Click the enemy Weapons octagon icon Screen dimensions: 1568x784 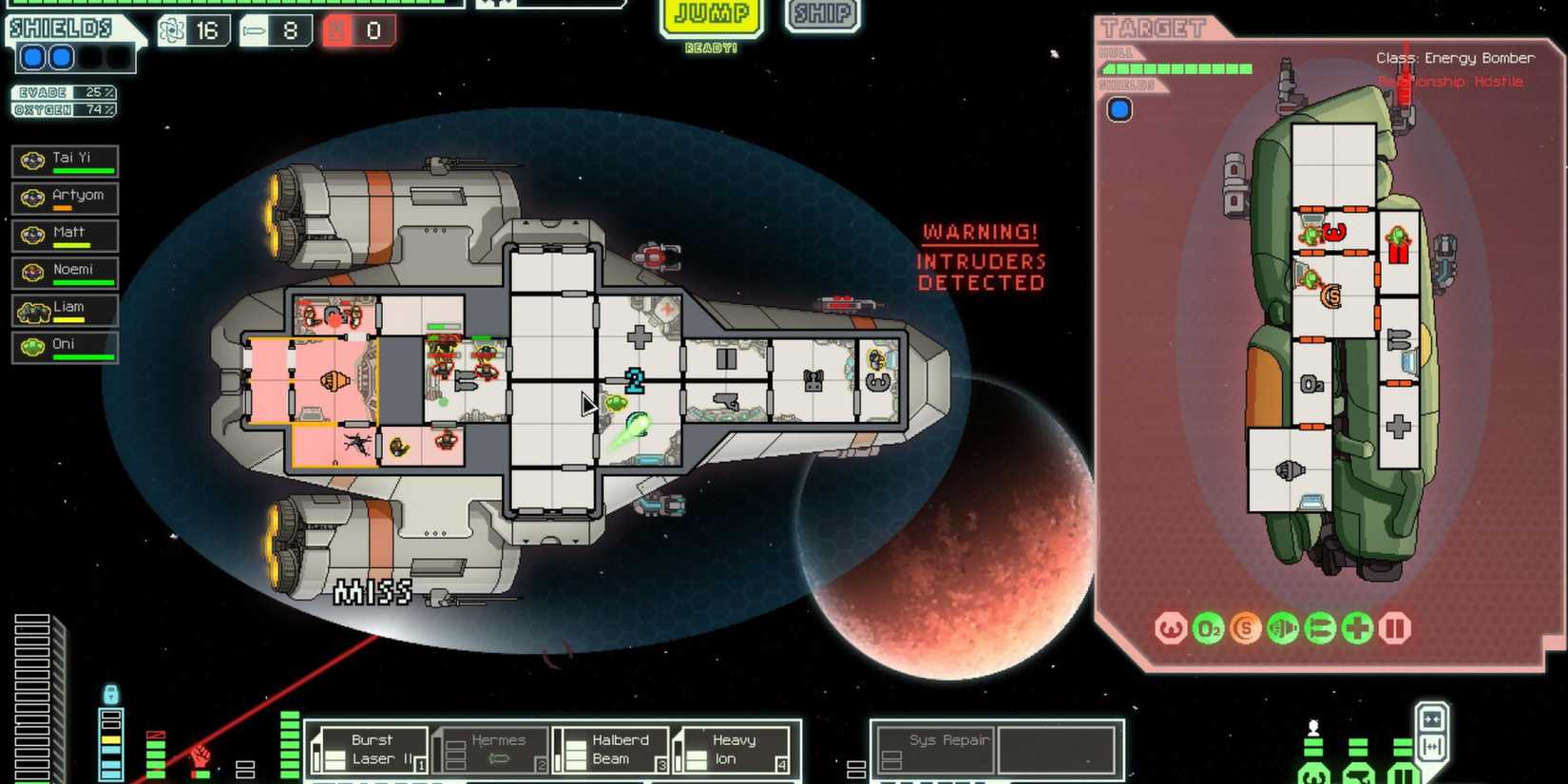click(1173, 628)
